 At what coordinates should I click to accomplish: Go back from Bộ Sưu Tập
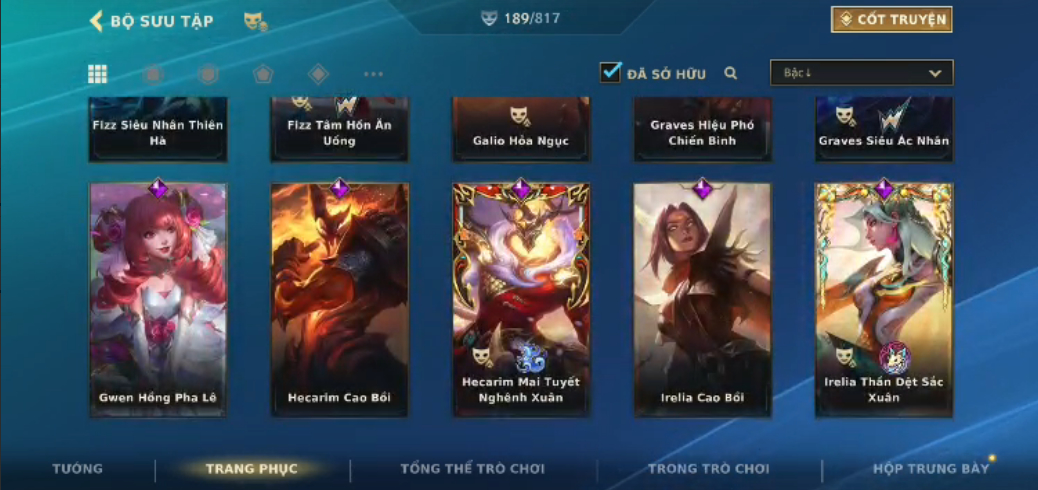(x=97, y=21)
